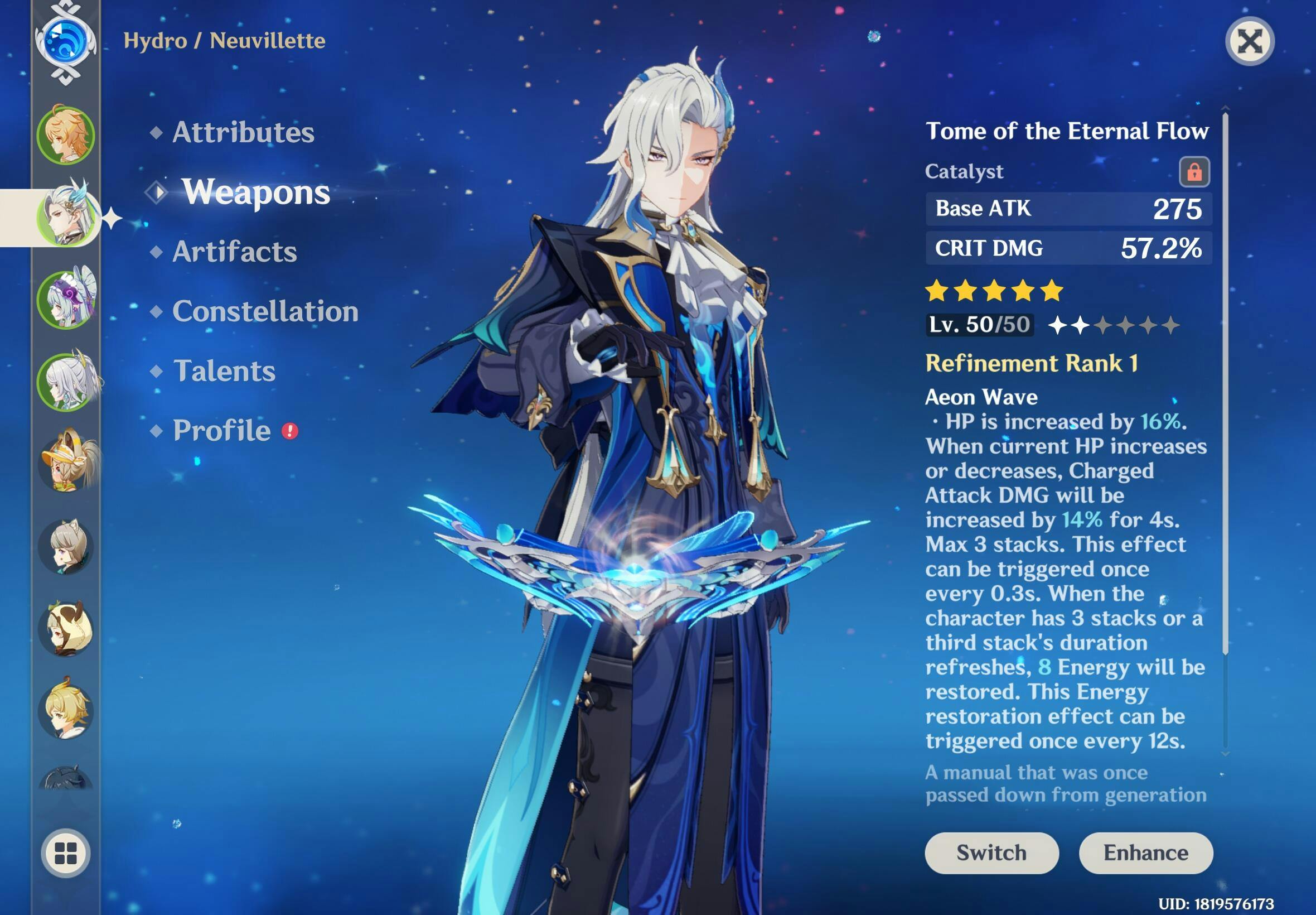
Task: Enhance the Tome of the Eternal Flow
Action: [1146, 853]
